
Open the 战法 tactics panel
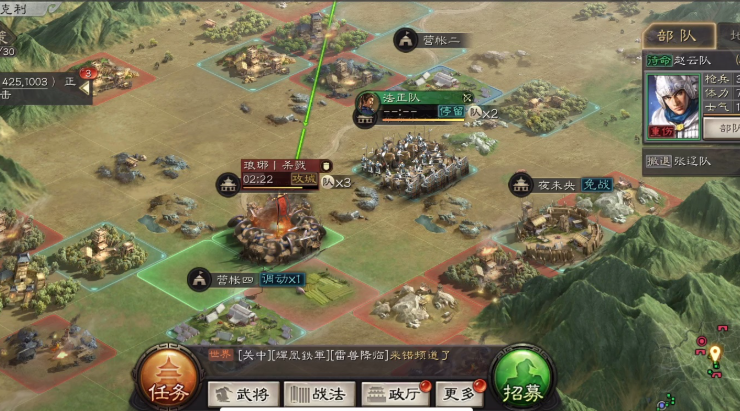coord(320,393)
